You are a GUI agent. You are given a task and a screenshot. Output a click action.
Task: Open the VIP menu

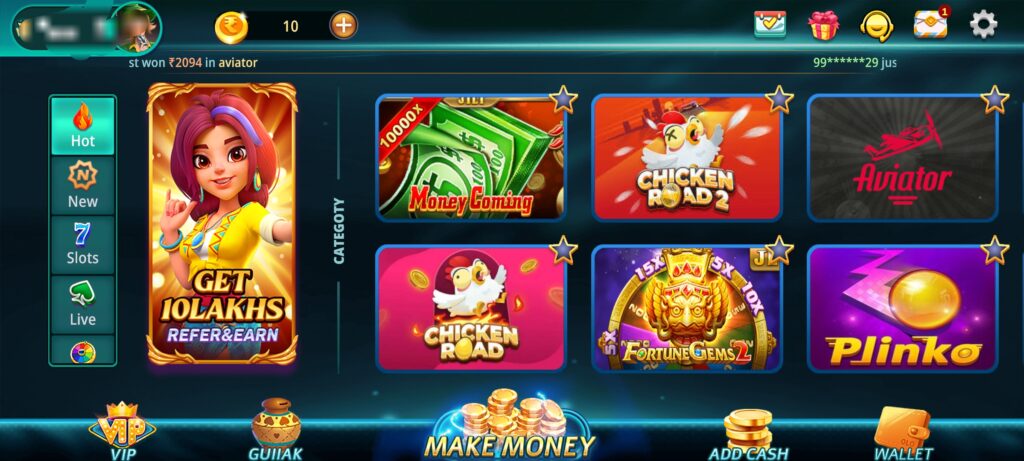coord(122,430)
